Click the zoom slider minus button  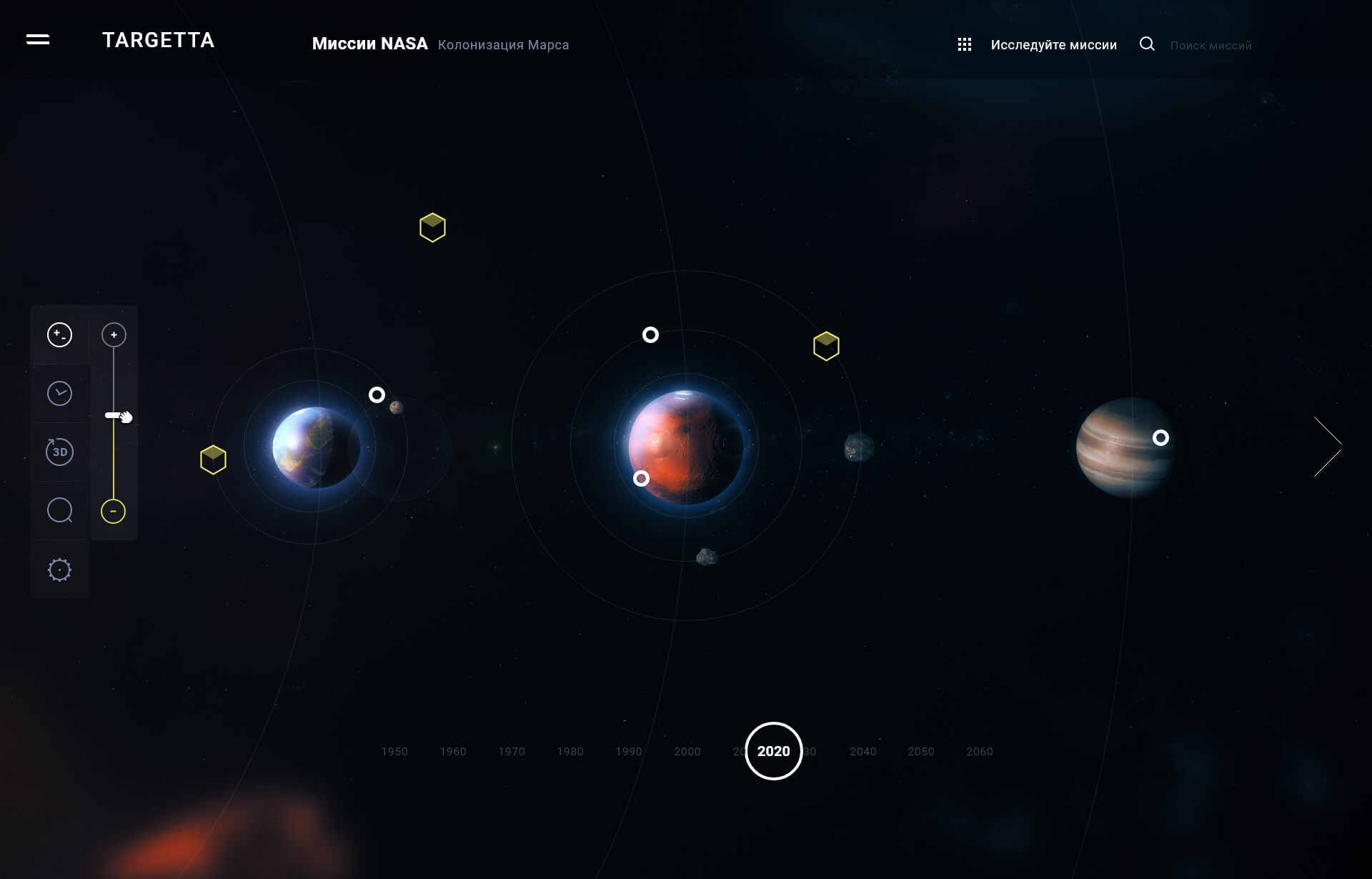tap(113, 511)
